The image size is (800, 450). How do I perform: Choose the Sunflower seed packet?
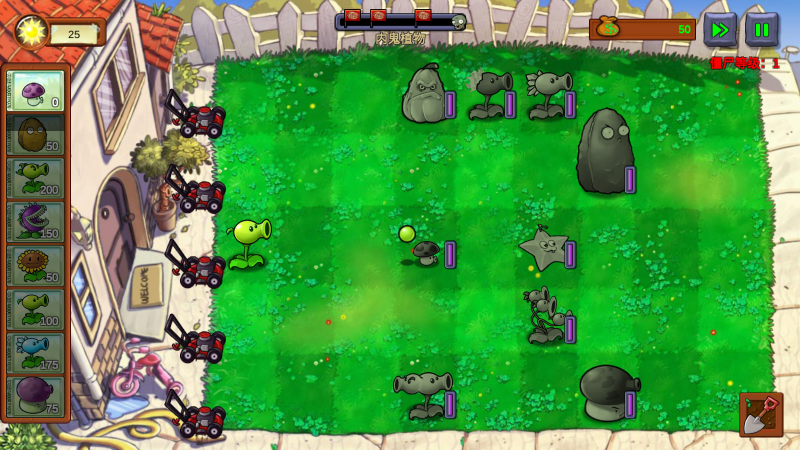pos(36,265)
